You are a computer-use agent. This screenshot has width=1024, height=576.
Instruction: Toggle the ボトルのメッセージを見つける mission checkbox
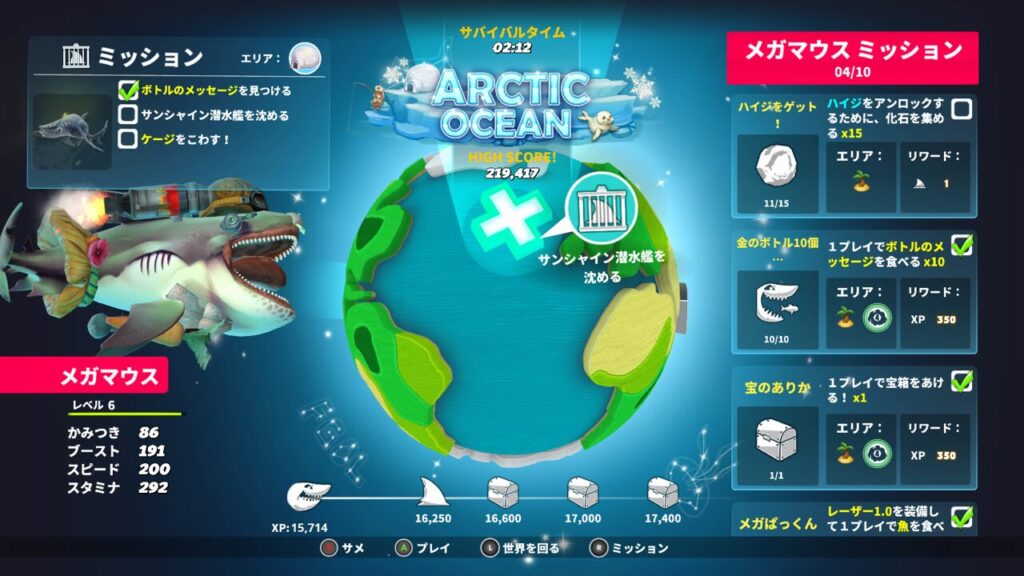(128, 91)
